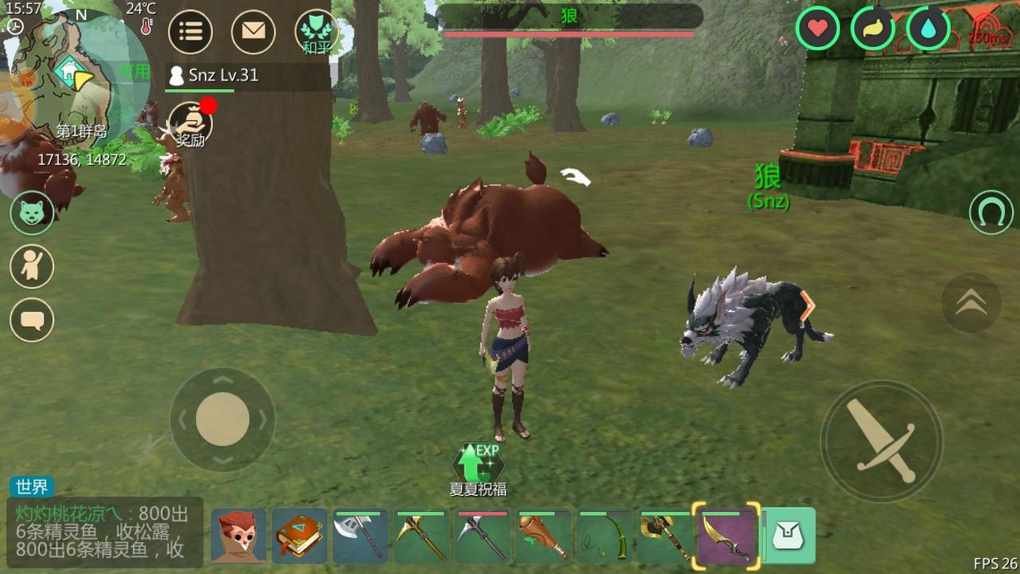Equip the green bow slot
The width and height of the screenshot is (1020, 574).
coord(604,536)
